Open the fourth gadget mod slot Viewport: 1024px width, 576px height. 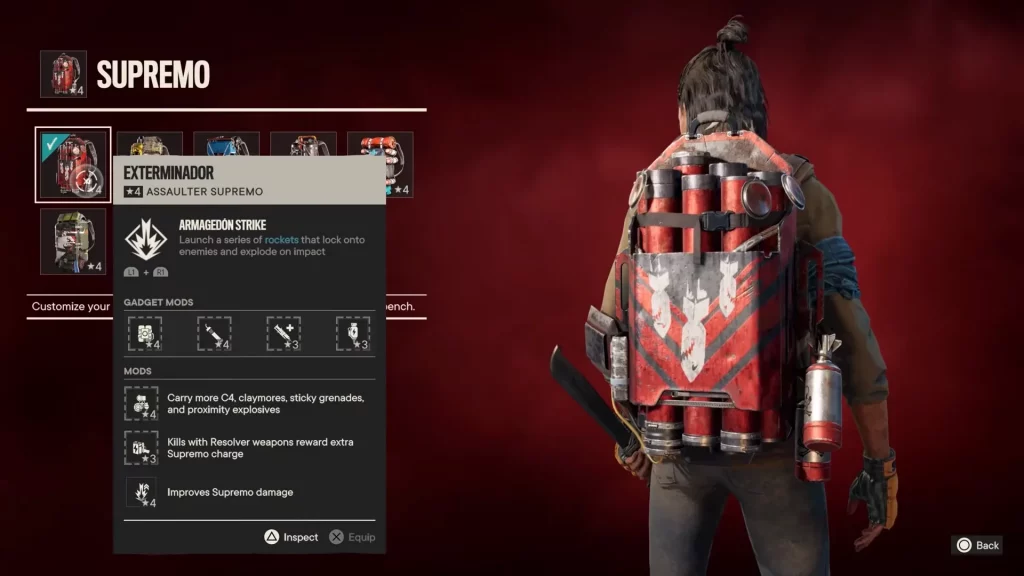tap(353, 333)
